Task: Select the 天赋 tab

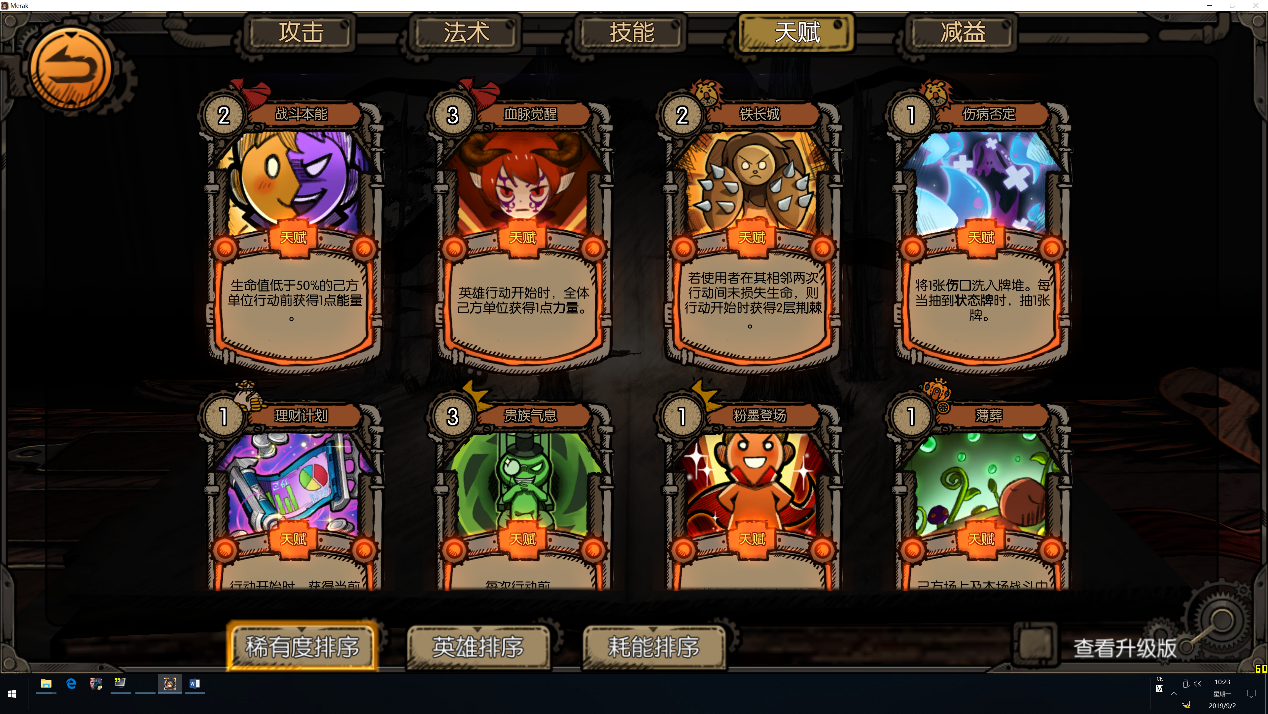Action: point(797,32)
